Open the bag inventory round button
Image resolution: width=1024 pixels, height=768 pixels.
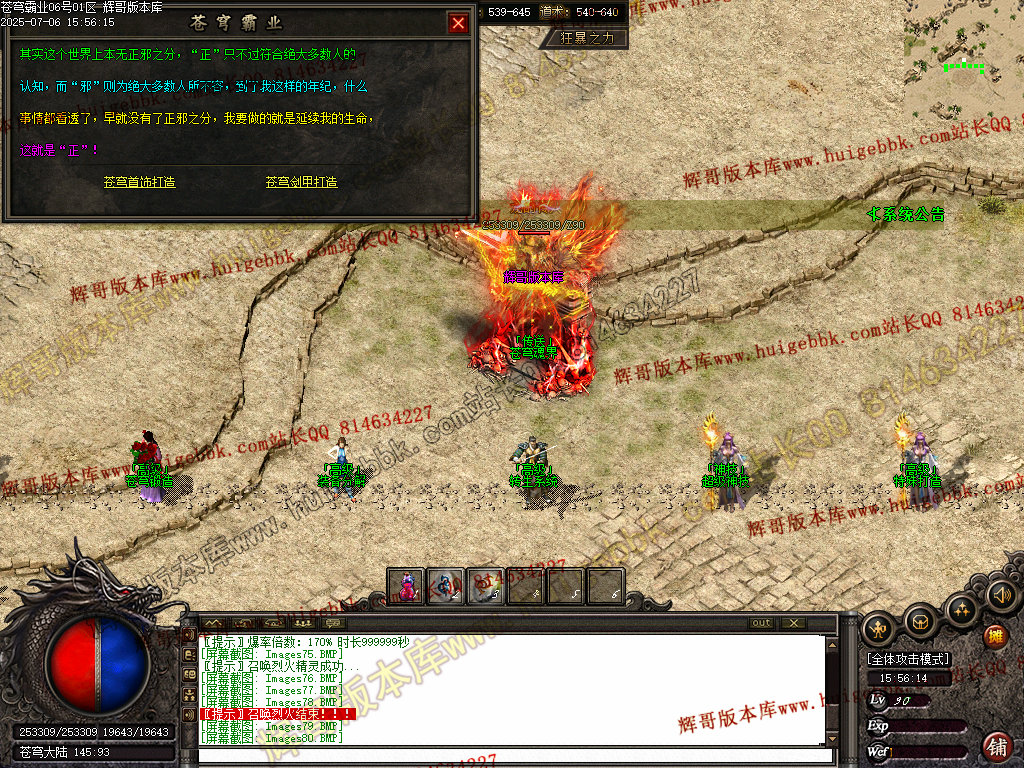coord(920,622)
